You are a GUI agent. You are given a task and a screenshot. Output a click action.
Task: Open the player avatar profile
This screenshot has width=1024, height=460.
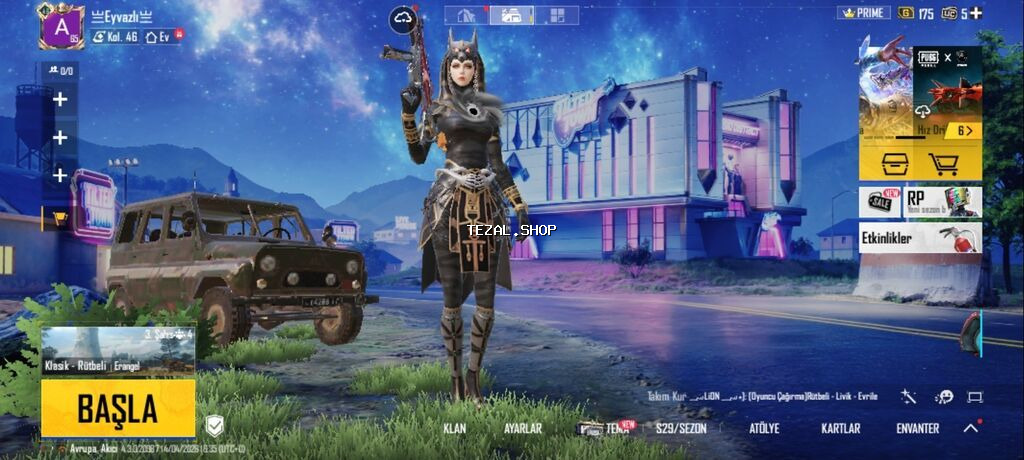click(61, 25)
